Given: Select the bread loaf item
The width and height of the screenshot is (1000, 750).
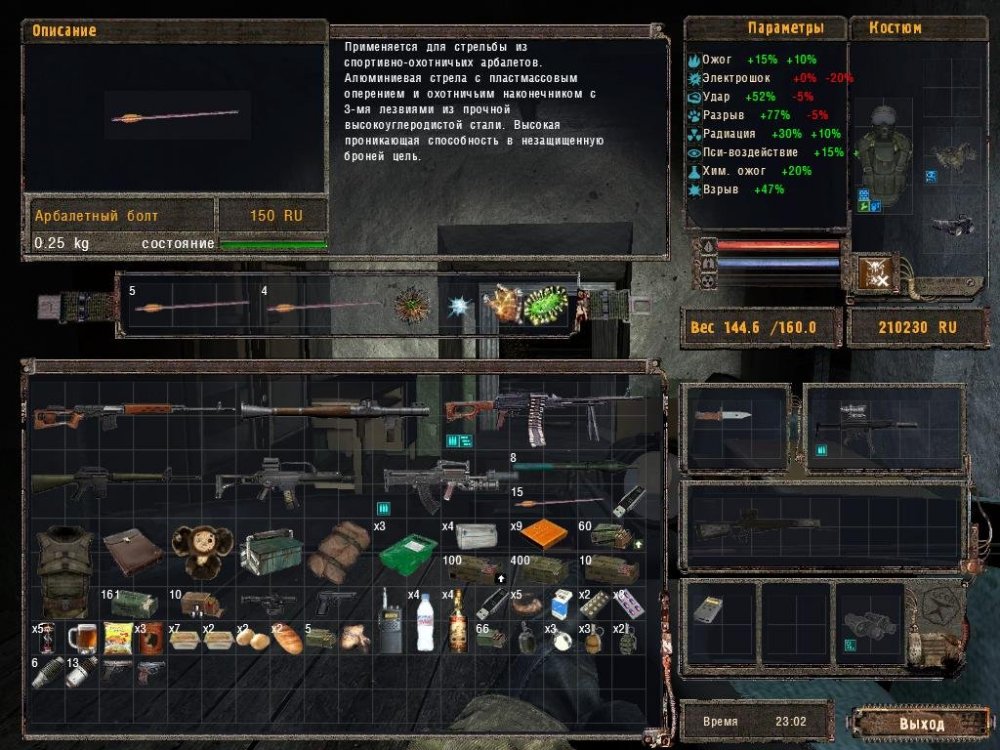Looking at the screenshot, I should coord(287,640).
